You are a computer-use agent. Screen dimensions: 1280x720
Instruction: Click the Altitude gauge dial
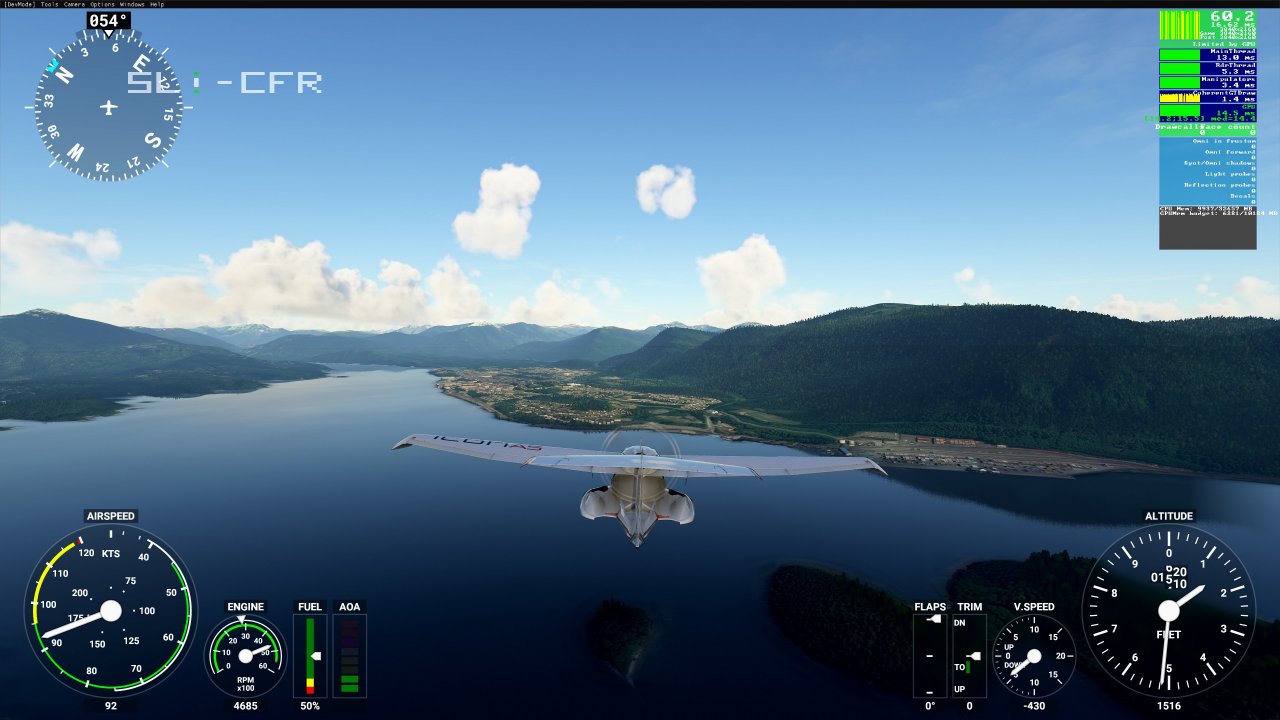coord(1168,608)
